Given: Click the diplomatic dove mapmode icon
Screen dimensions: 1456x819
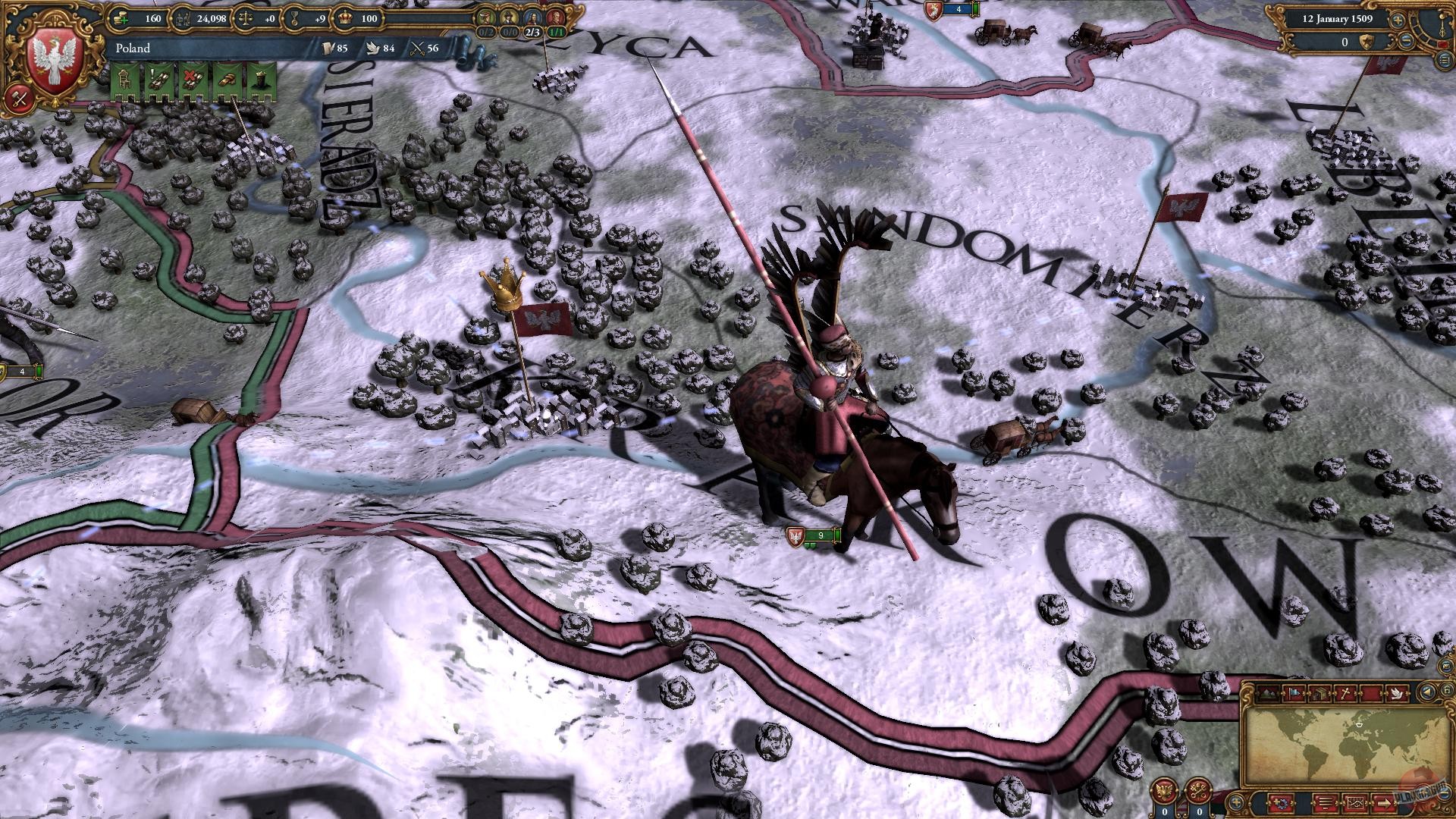Looking at the screenshot, I should (x=1398, y=692).
